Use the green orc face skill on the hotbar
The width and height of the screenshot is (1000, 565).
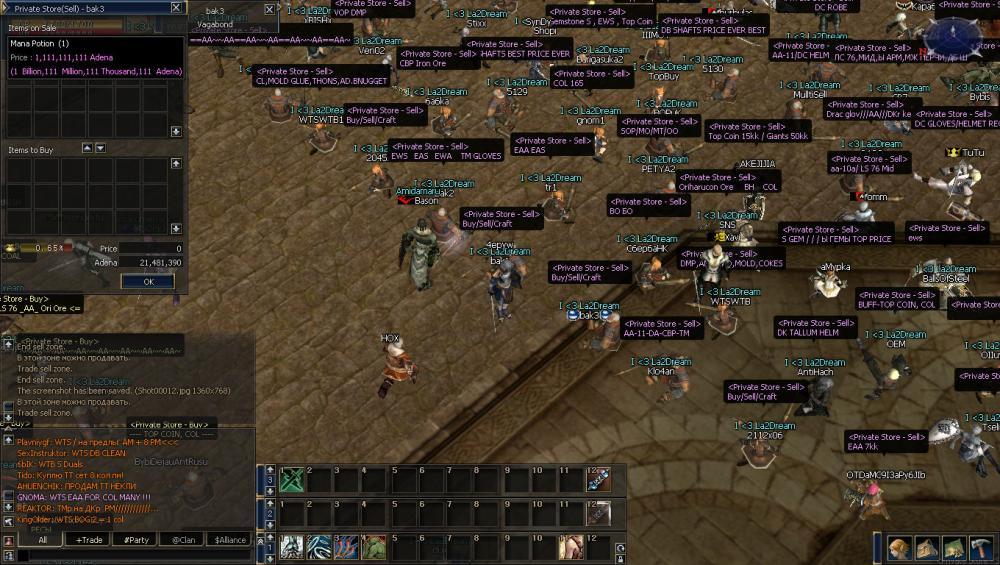pos(373,547)
